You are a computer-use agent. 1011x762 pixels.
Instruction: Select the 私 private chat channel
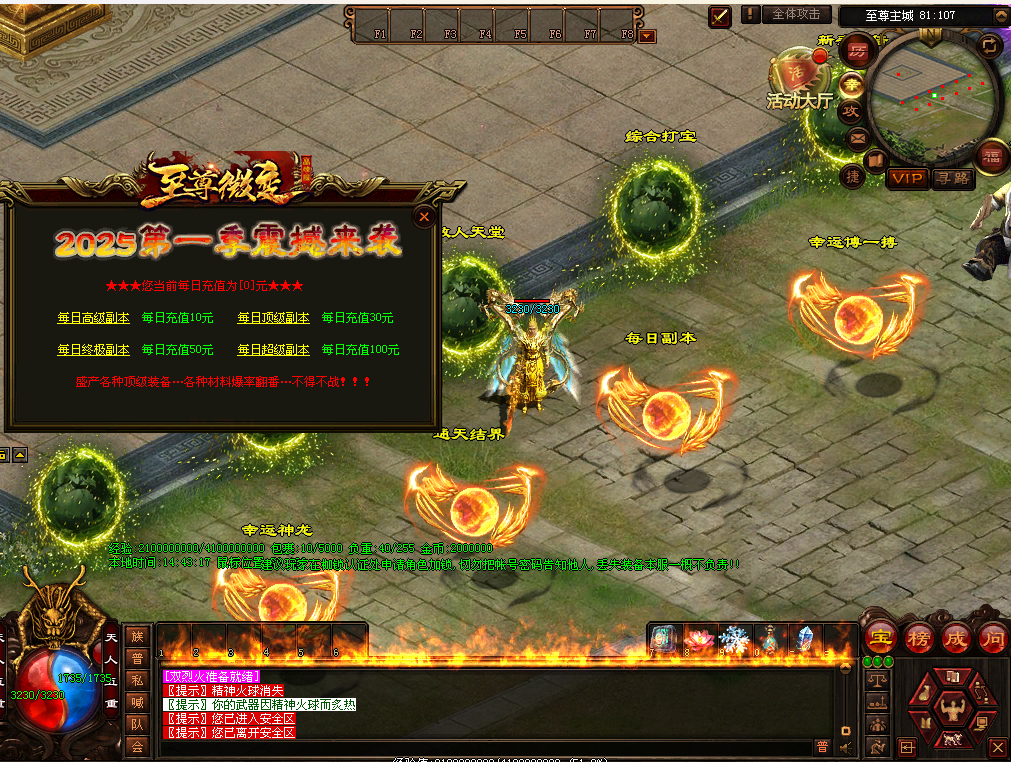pos(137,680)
